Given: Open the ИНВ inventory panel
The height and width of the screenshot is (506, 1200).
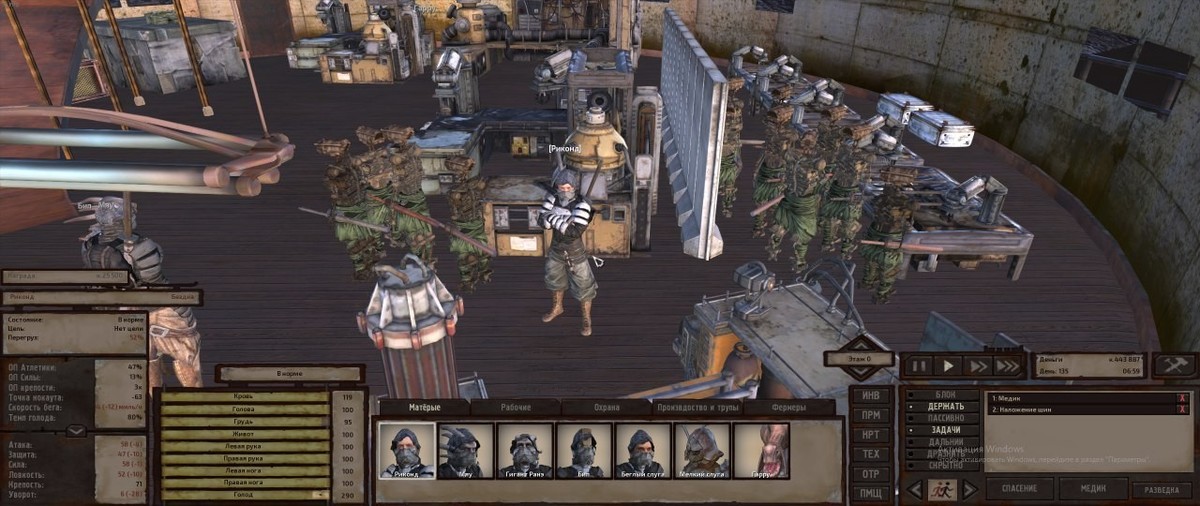Looking at the screenshot, I should [x=871, y=395].
